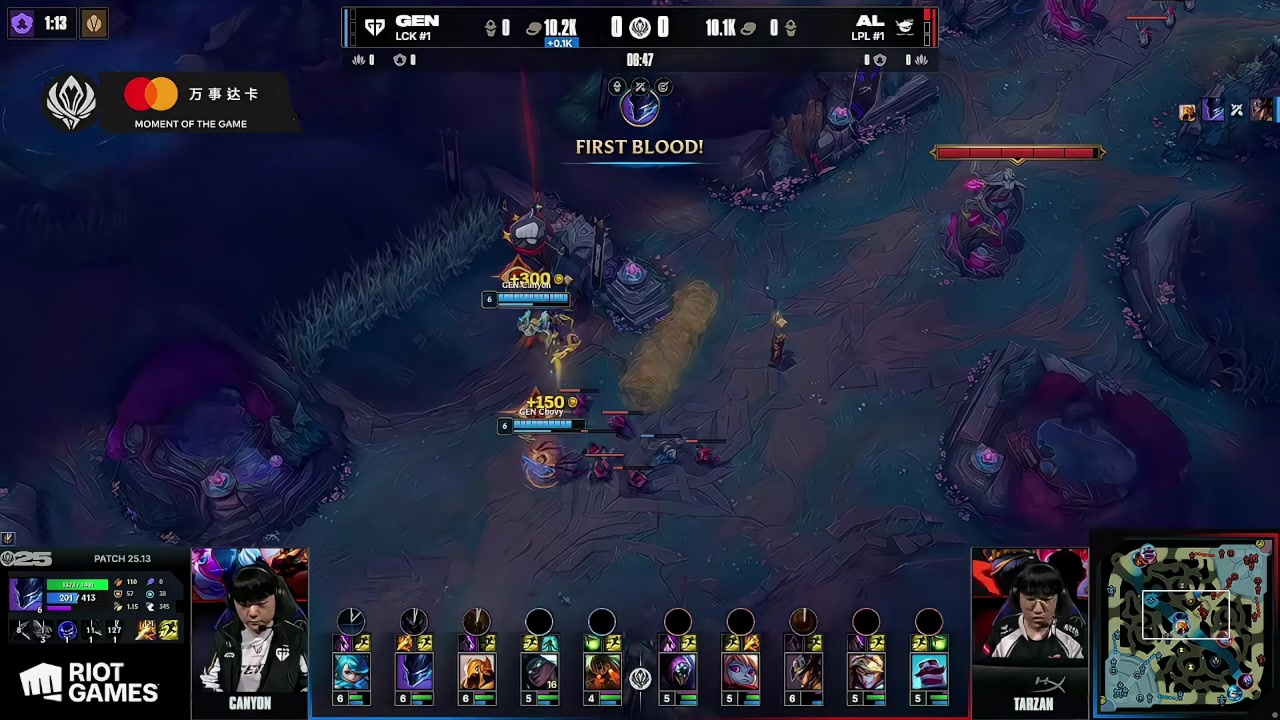Select the blue-haired Gwen champion portrait

point(351,671)
